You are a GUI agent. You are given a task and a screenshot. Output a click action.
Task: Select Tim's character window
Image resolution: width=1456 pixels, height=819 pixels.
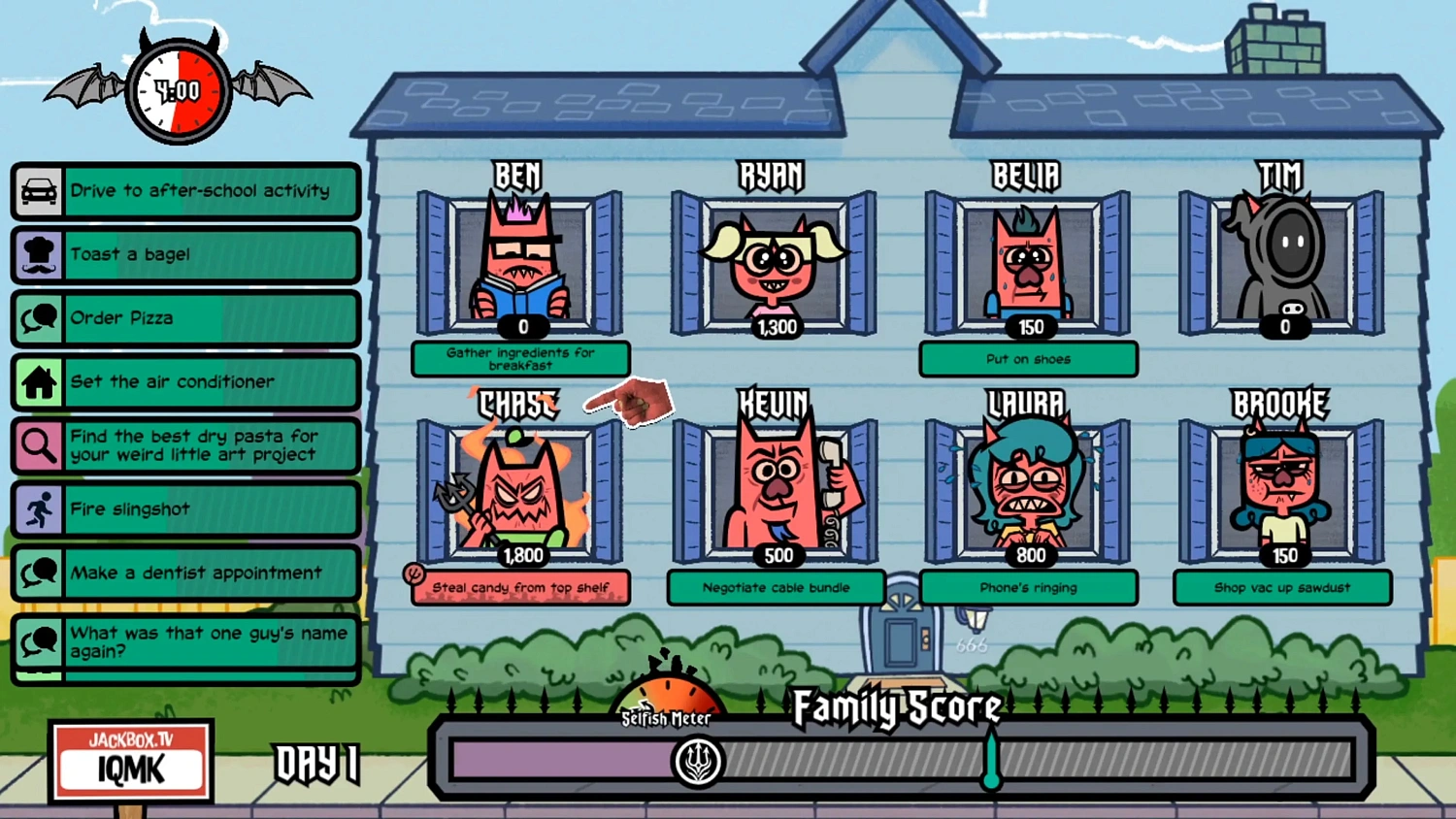click(1283, 257)
